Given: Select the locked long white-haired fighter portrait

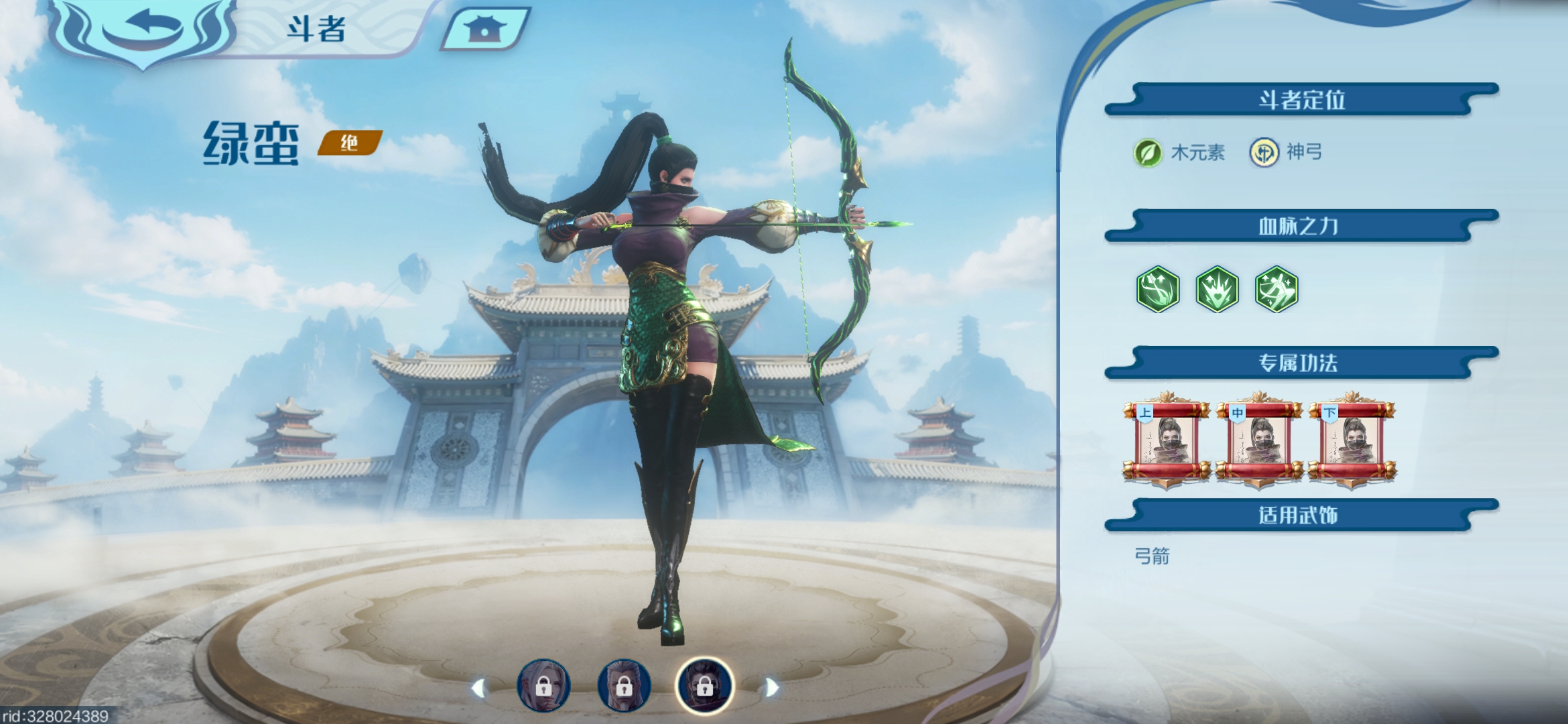Looking at the screenshot, I should pos(543,686).
